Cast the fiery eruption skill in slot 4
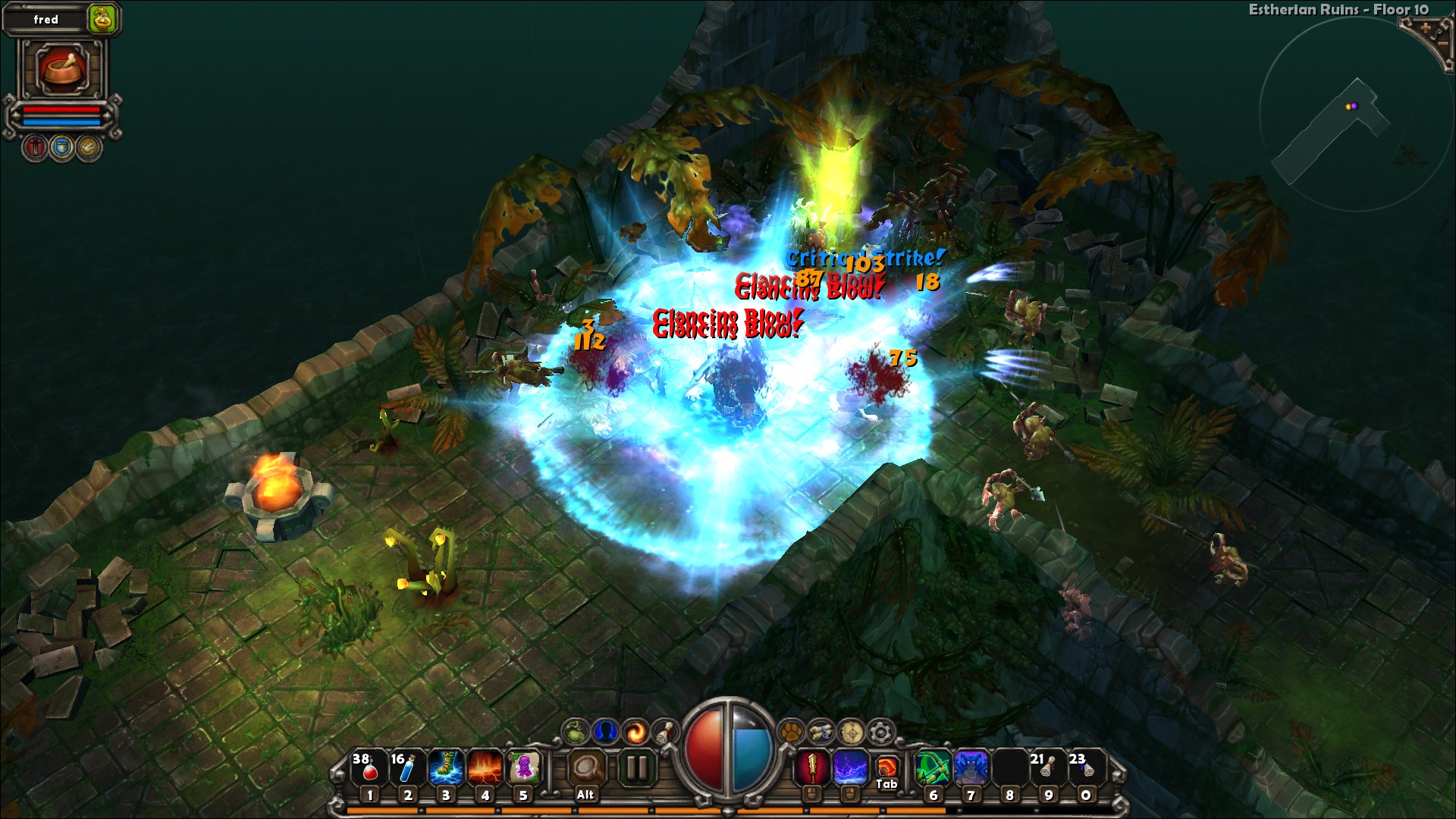This screenshot has width=1456, height=819. 485,767
